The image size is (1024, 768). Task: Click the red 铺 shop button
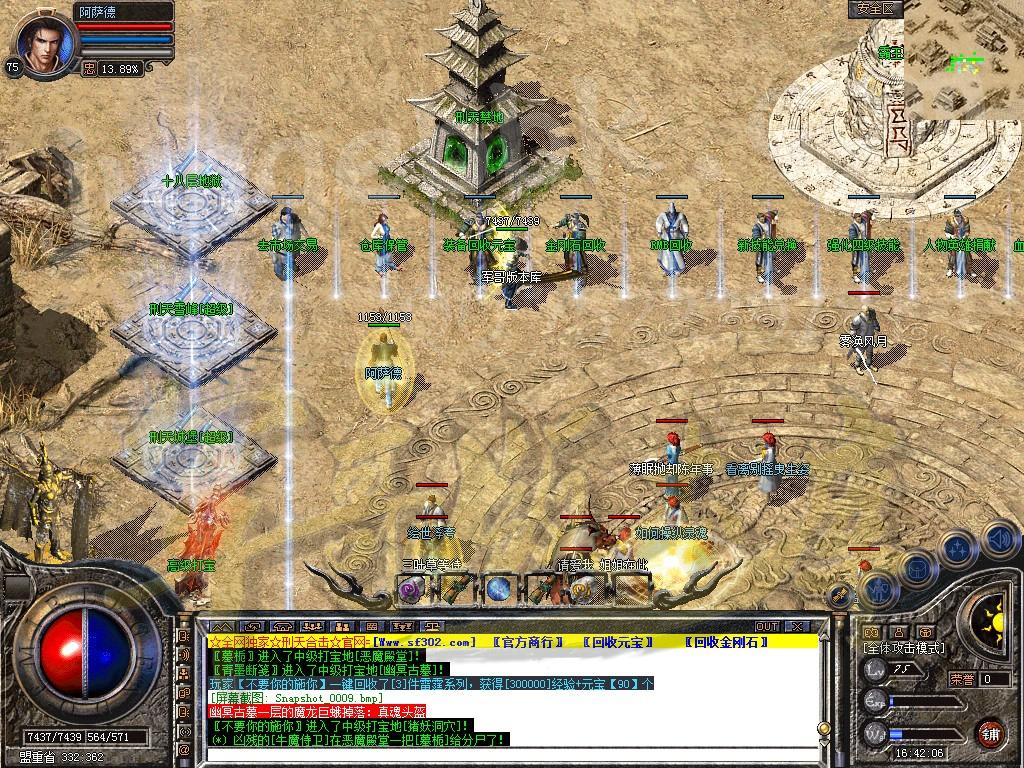(990, 732)
